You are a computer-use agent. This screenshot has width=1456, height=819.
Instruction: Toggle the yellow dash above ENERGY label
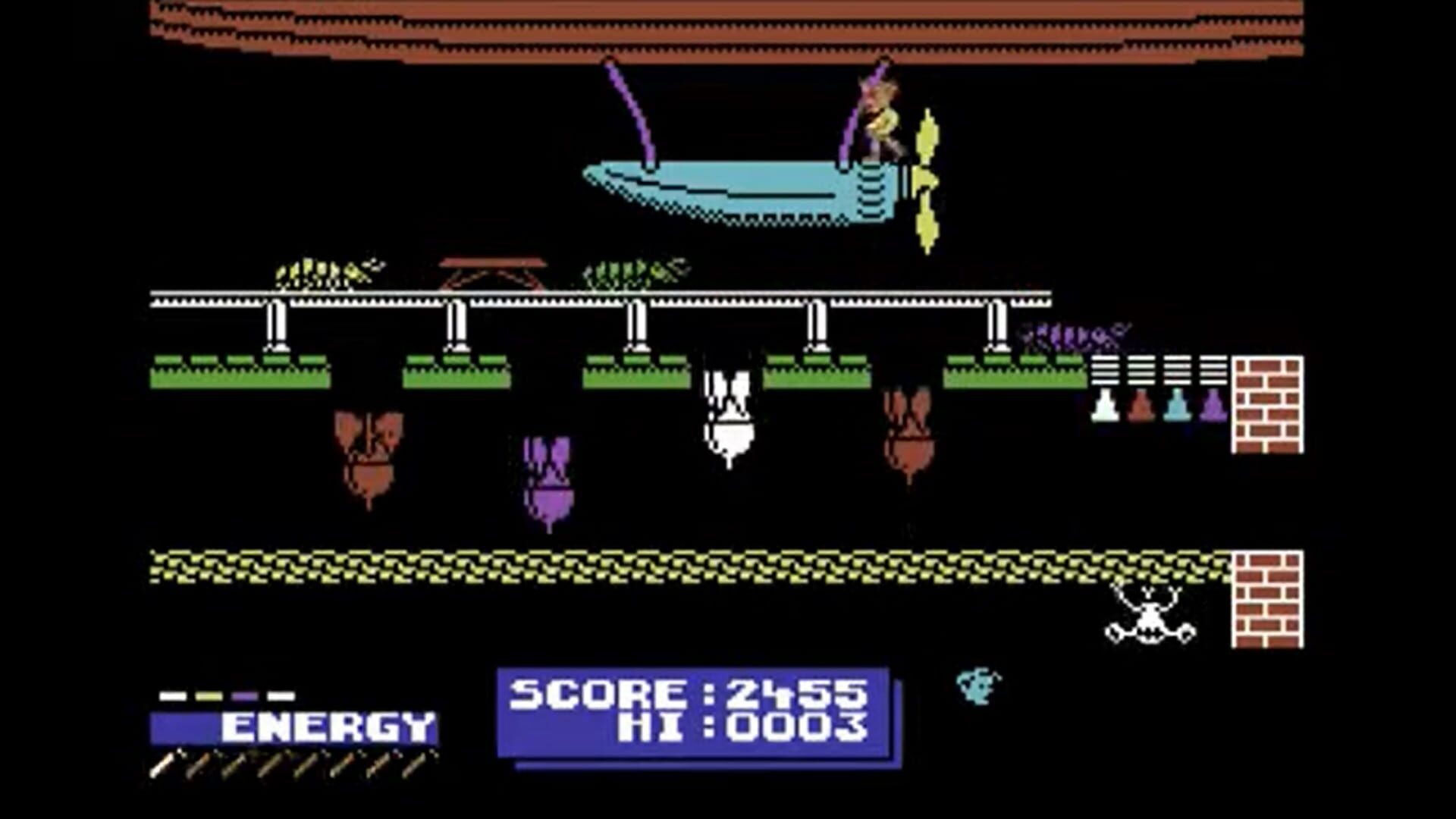(x=209, y=695)
